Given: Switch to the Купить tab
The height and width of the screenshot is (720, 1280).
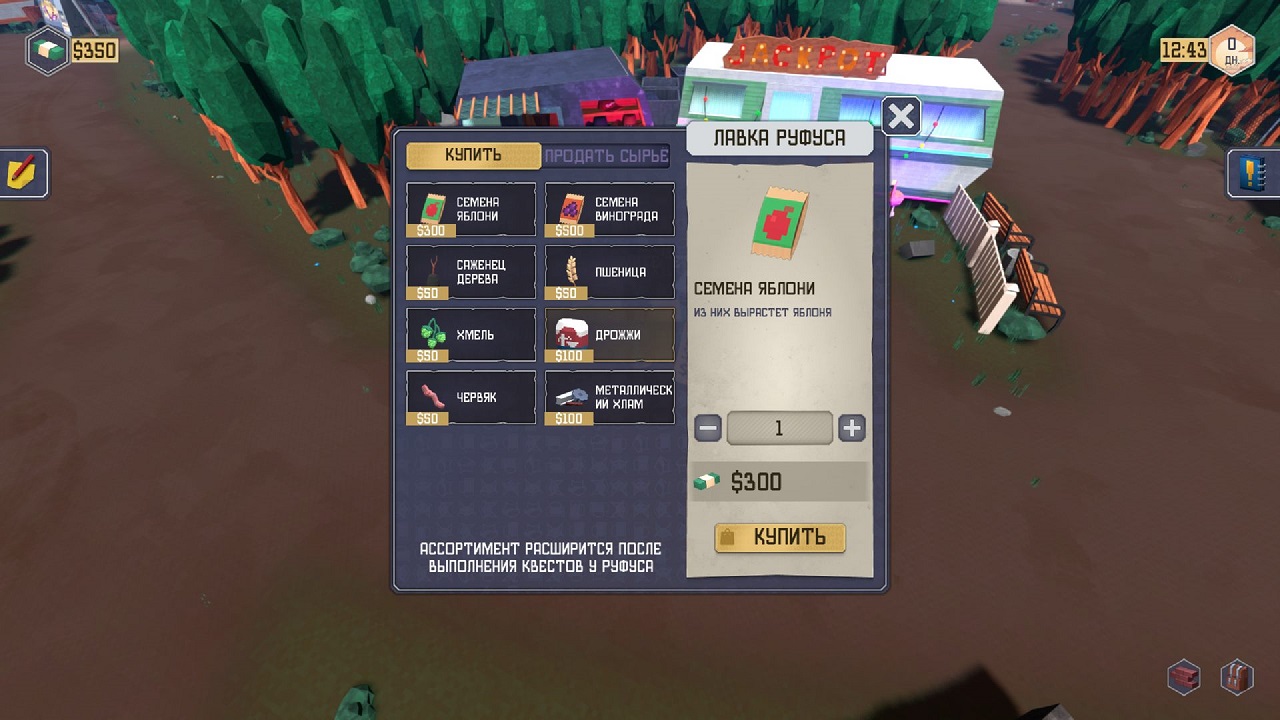Looking at the screenshot, I should coord(473,156).
